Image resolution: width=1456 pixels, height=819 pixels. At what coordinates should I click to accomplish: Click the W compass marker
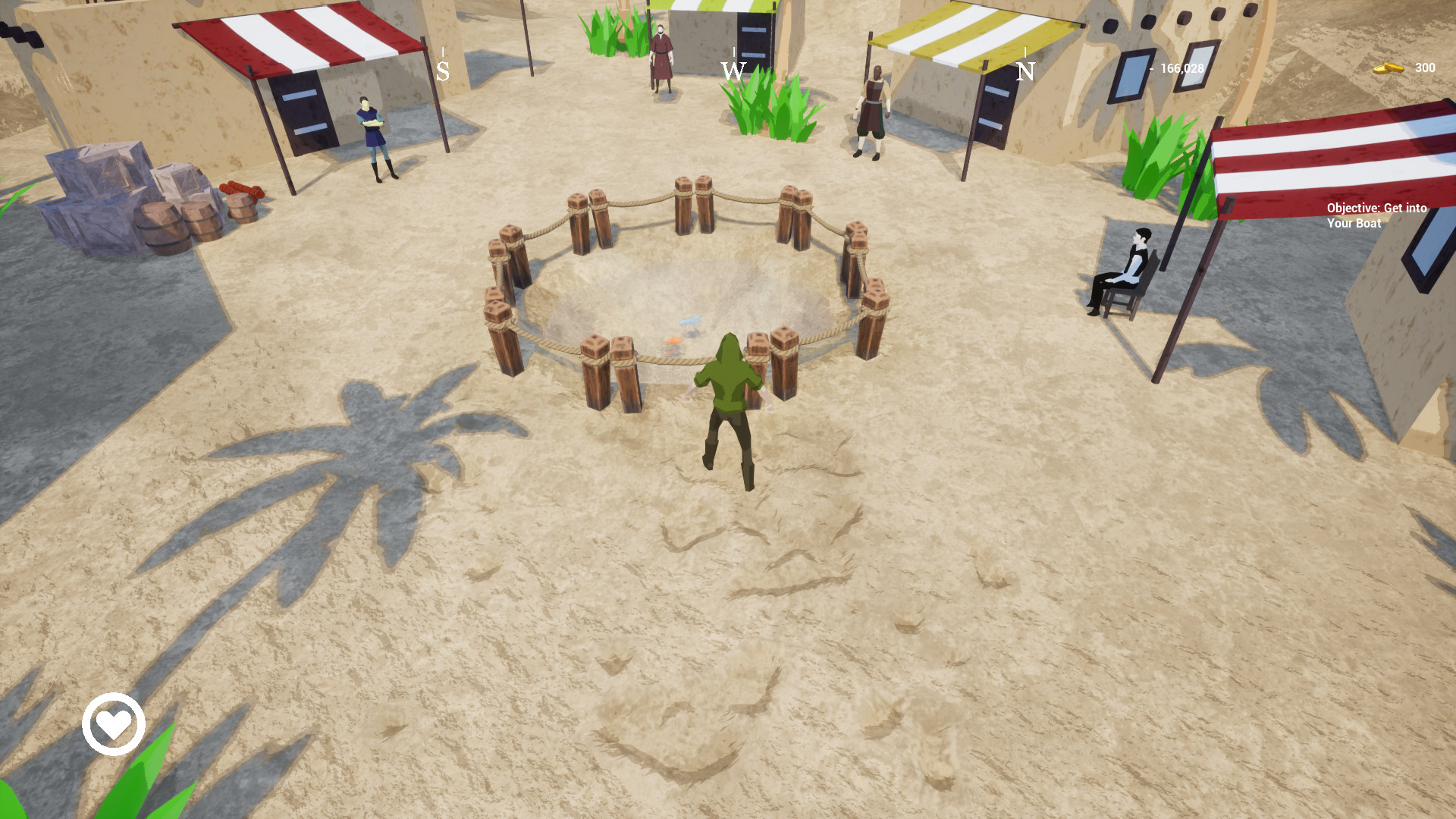(x=733, y=72)
